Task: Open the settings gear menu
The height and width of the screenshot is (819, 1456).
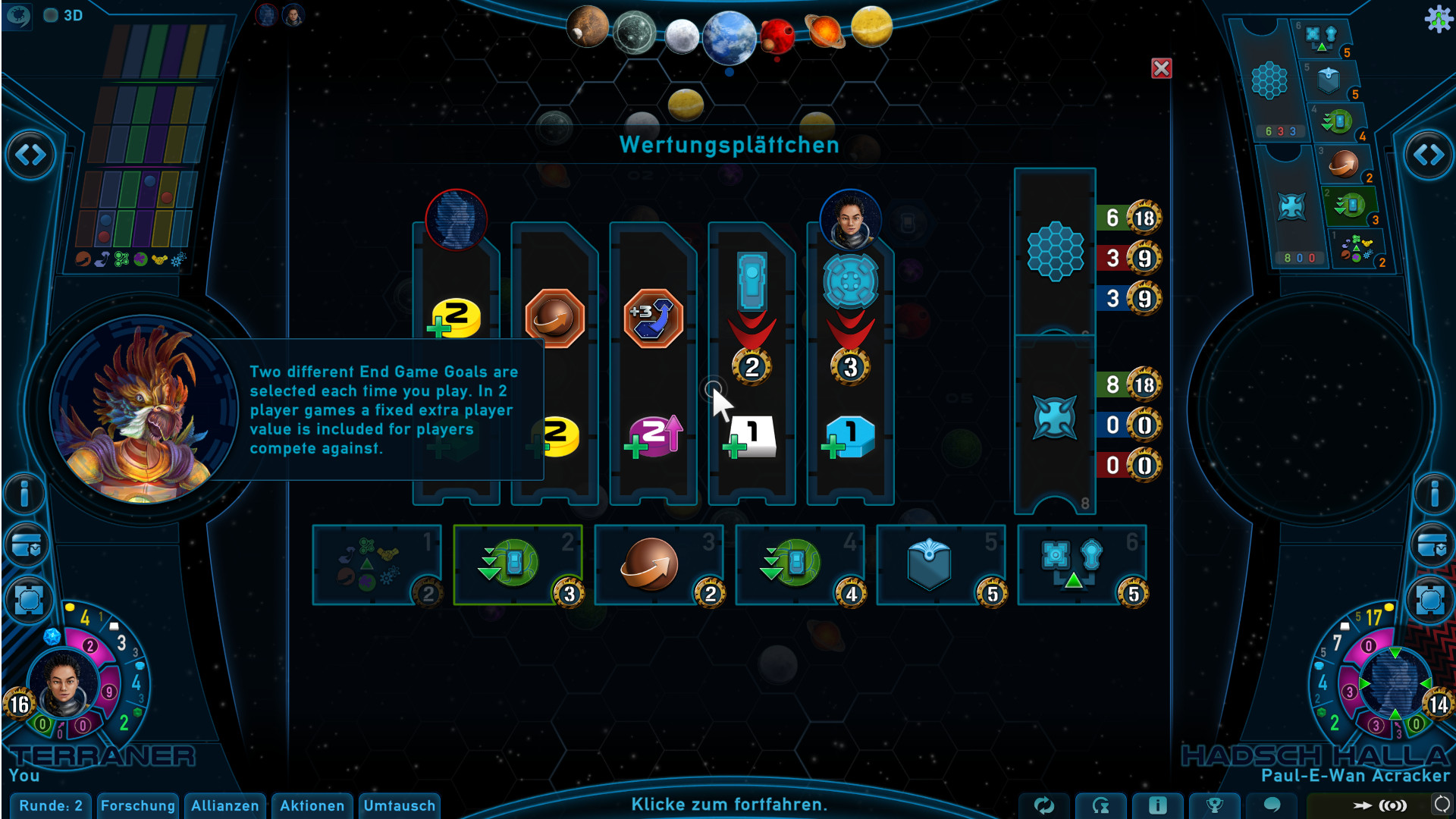Action: 1438,18
